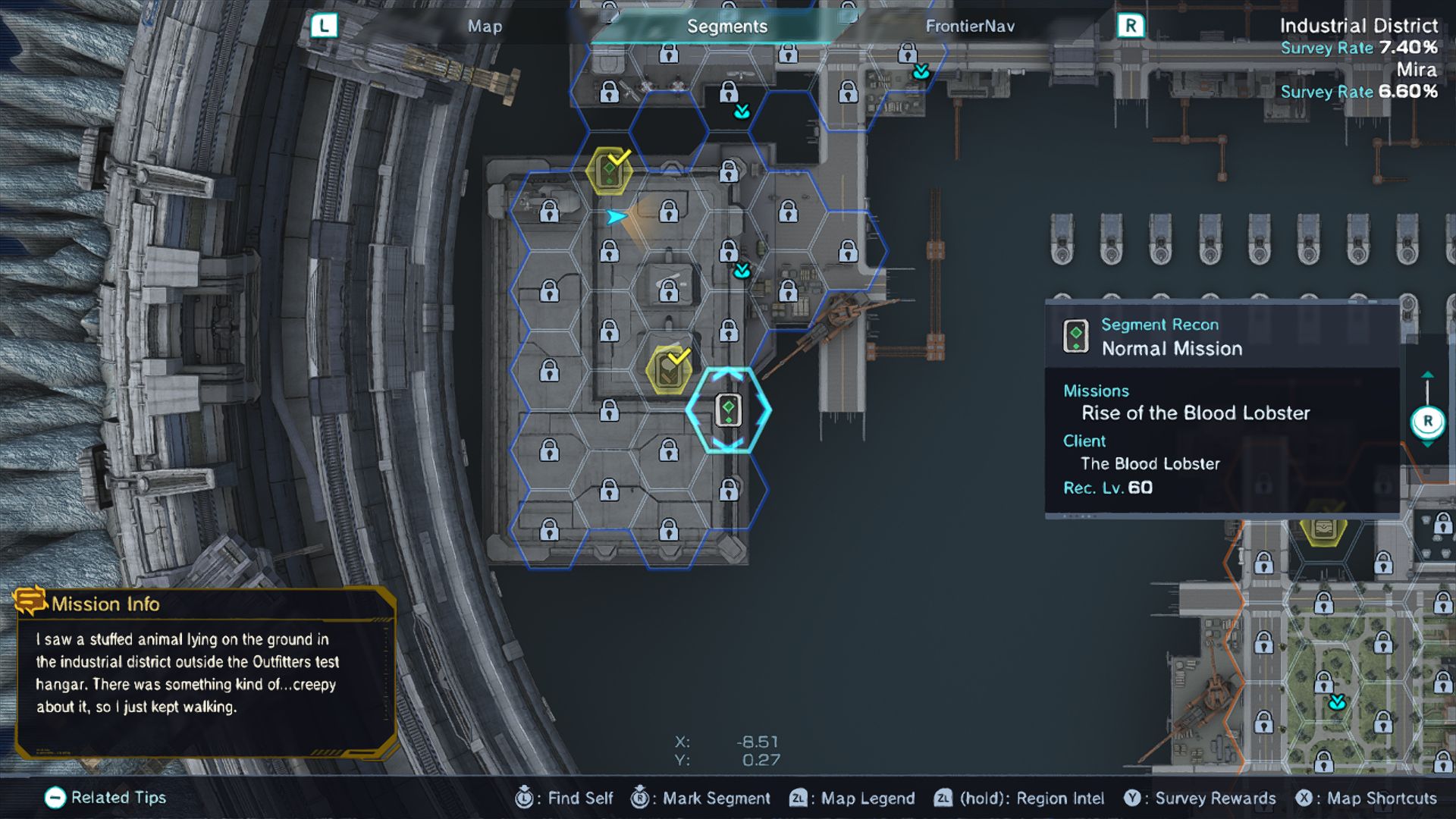Select the completed yellow segment with green icon
The height and width of the screenshot is (819, 1456).
609,171
